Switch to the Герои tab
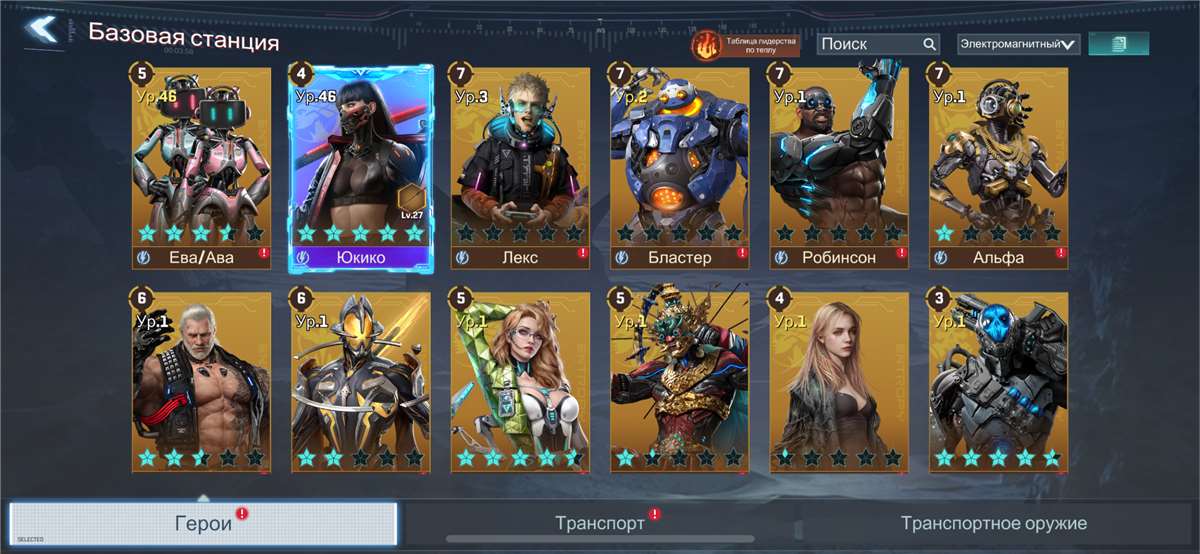The width and height of the screenshot is (1200, 554). tap(203, 523)
